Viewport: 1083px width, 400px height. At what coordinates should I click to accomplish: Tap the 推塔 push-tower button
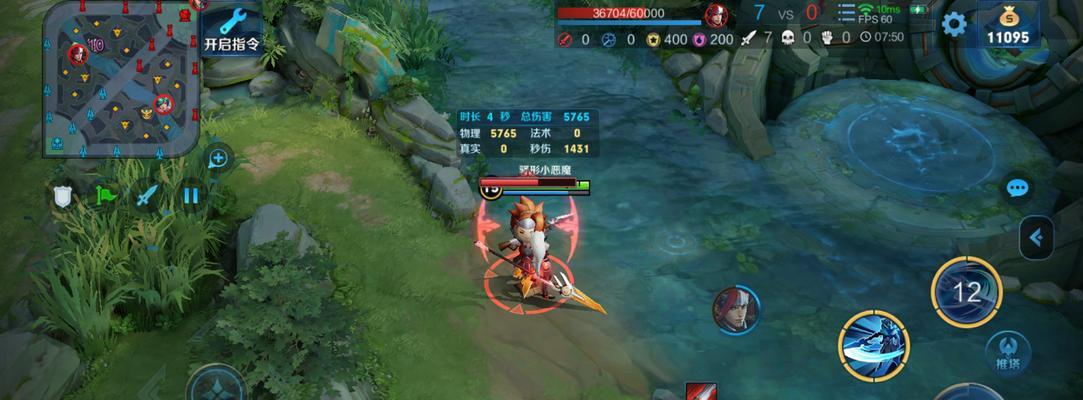tap(1008, 352)
